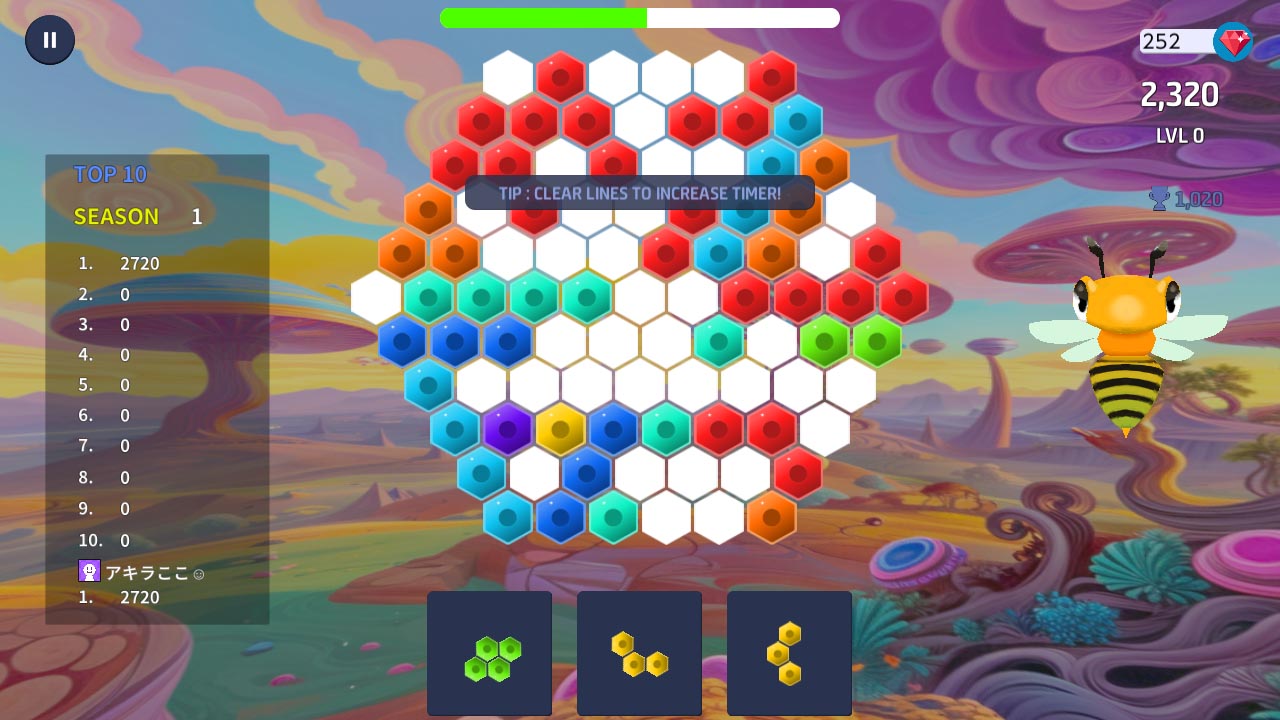Click the gold hexagon near the board center

(x=562, y=427)
